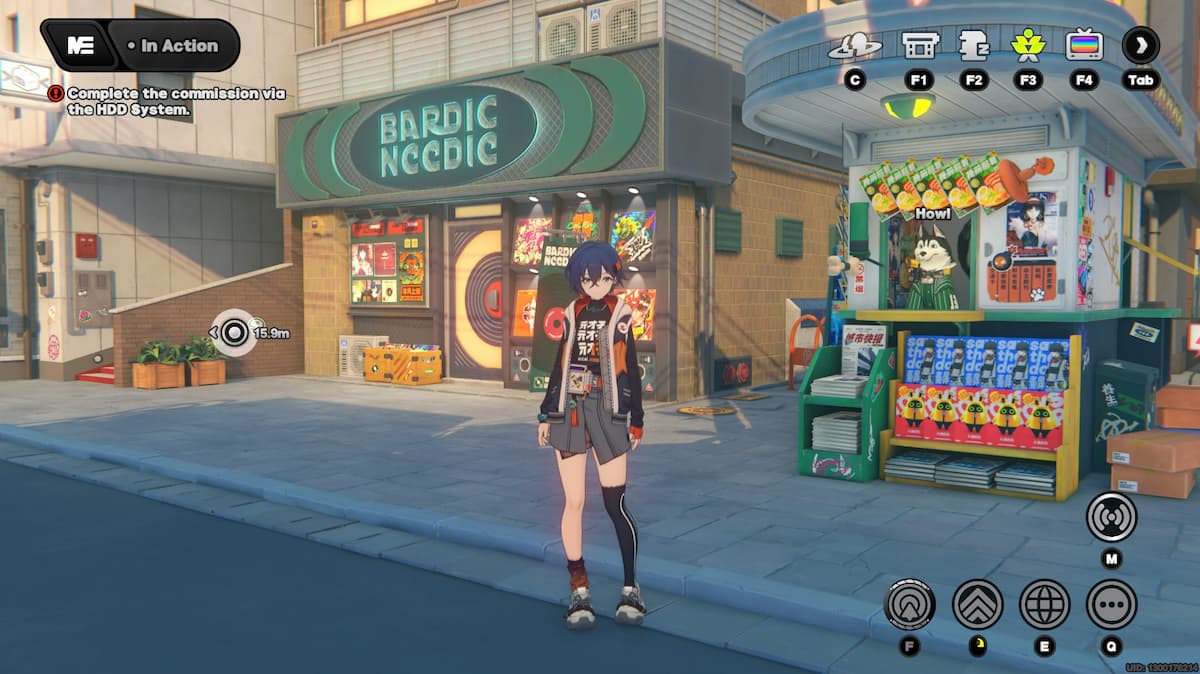Expand the top menu with the arrow button
1200x674 pixels.
[1141, 45]
